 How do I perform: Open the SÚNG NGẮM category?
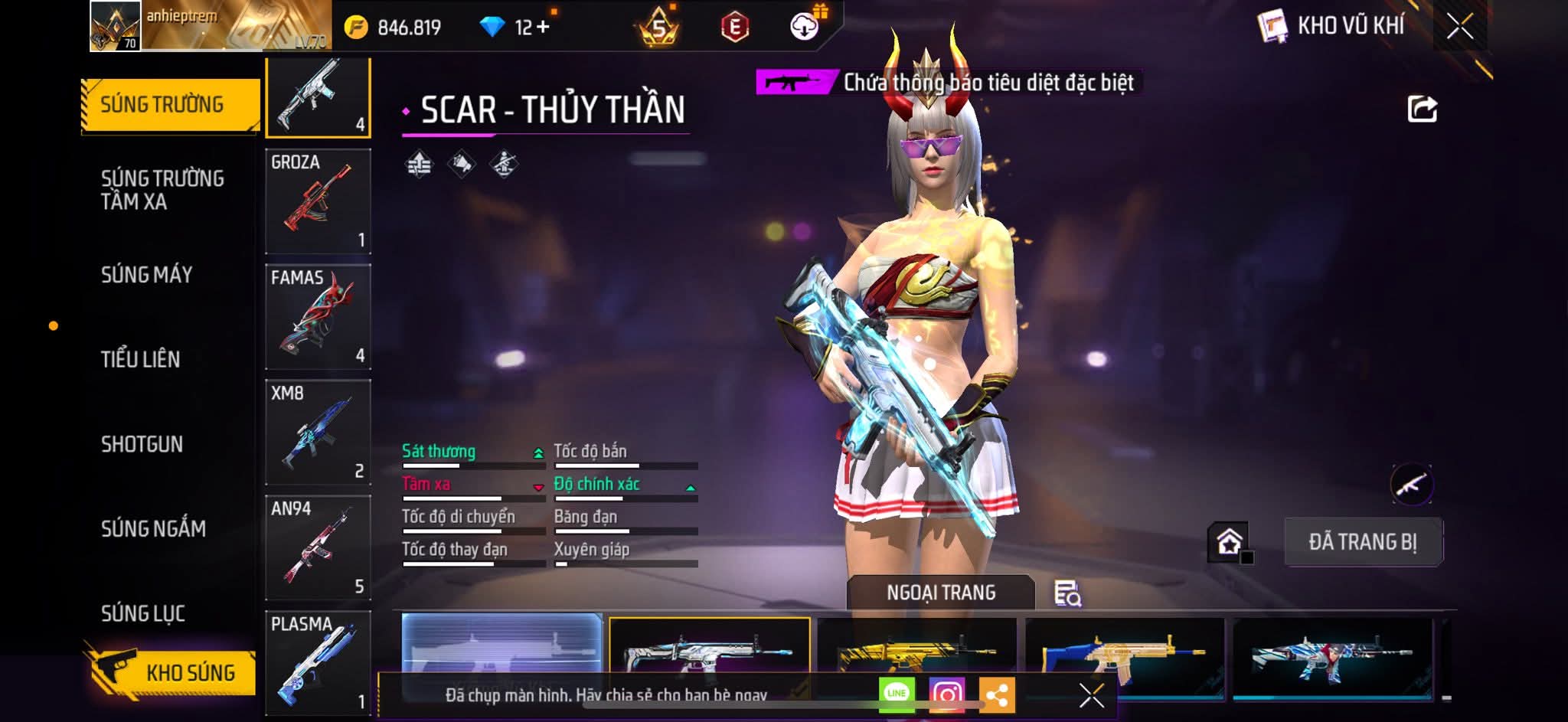[153, 528]
